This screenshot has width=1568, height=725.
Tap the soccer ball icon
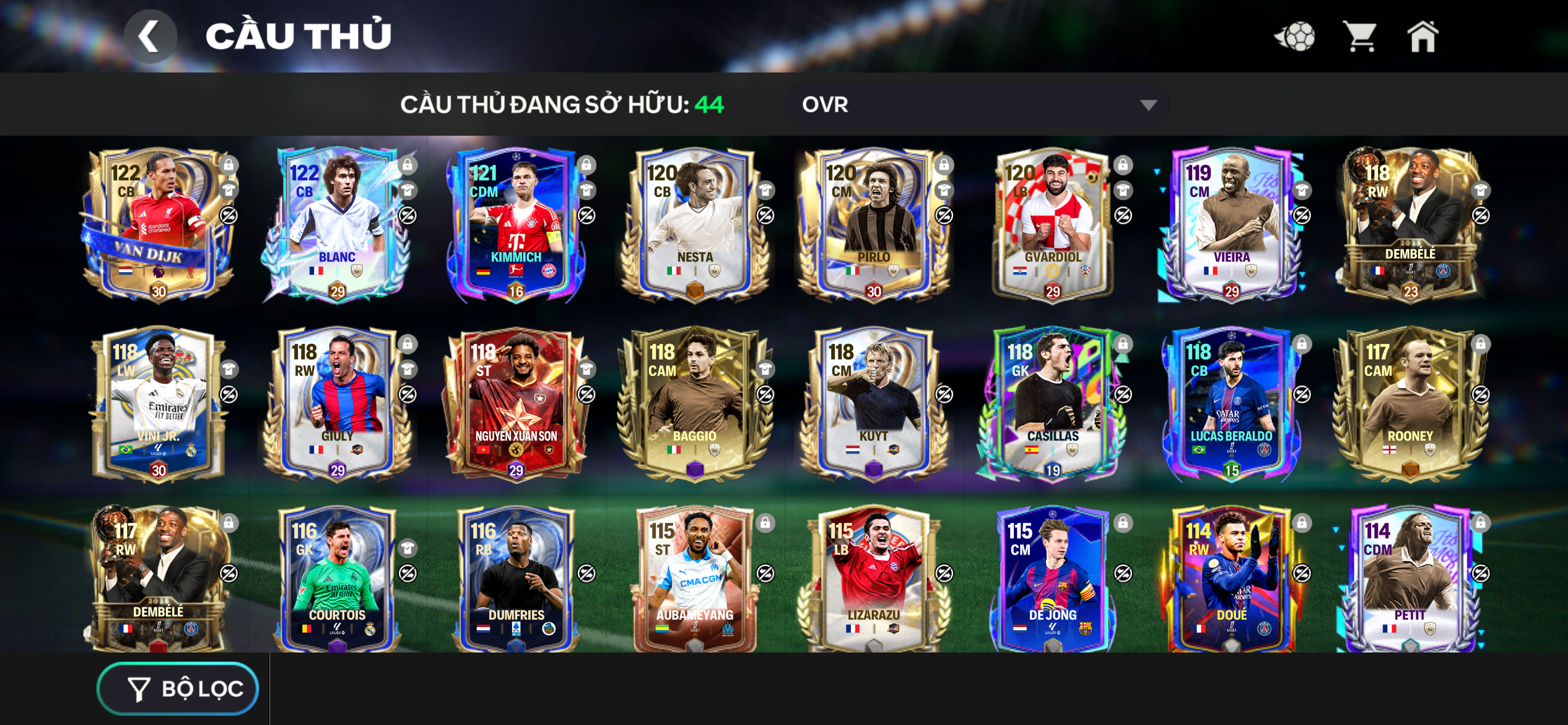[1295, 37]
